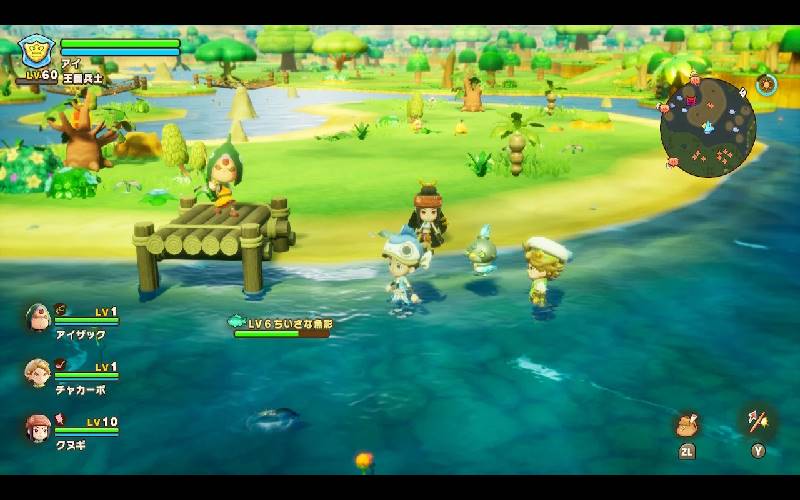Screen dimensions: 800x500
Task: Click the player's crown badge portrait
Action: pyautogui.click(x=36, y=51)
